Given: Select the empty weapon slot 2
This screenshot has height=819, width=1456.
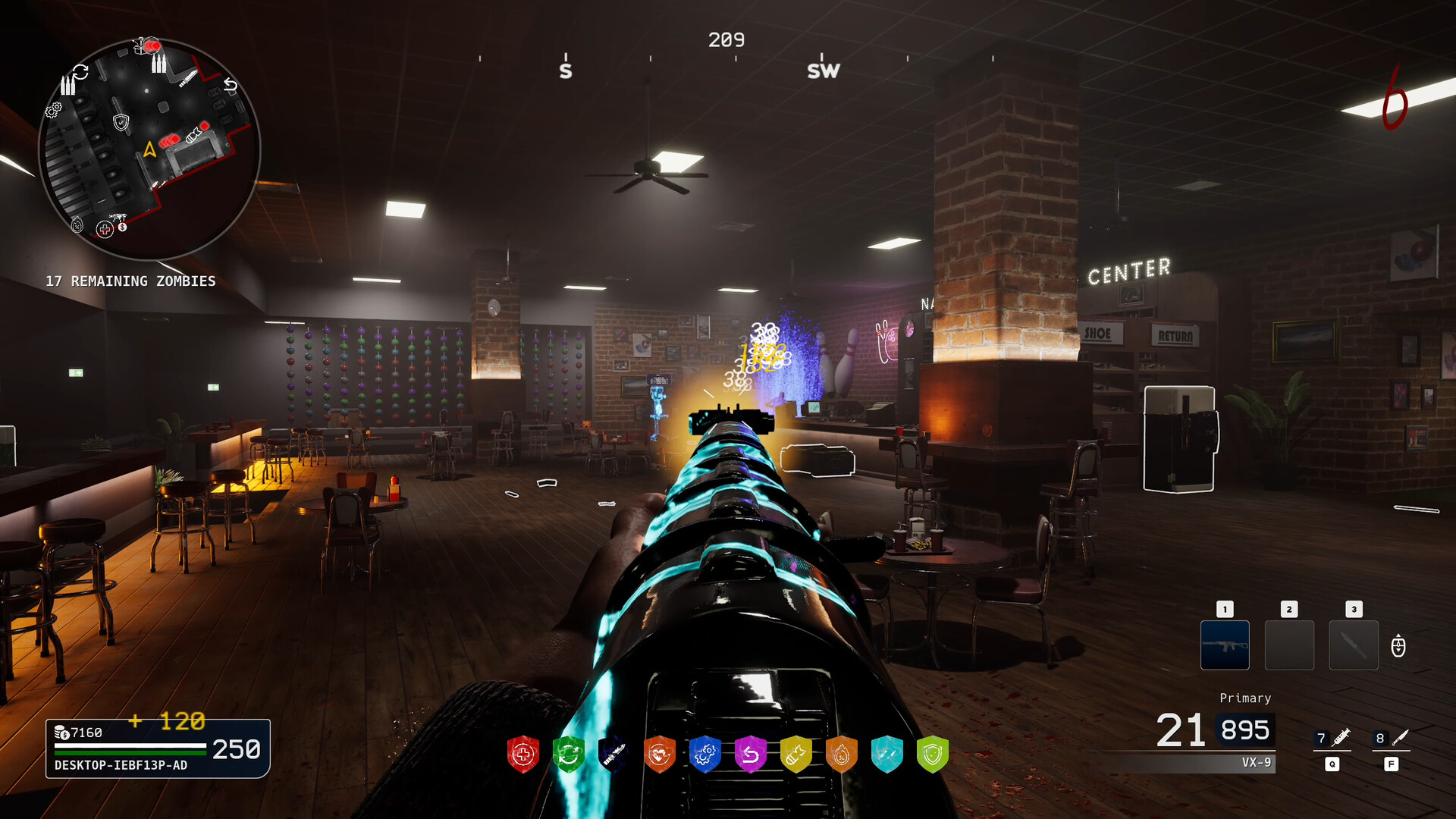Looking at the screenshot, I should pos(1289,645).
